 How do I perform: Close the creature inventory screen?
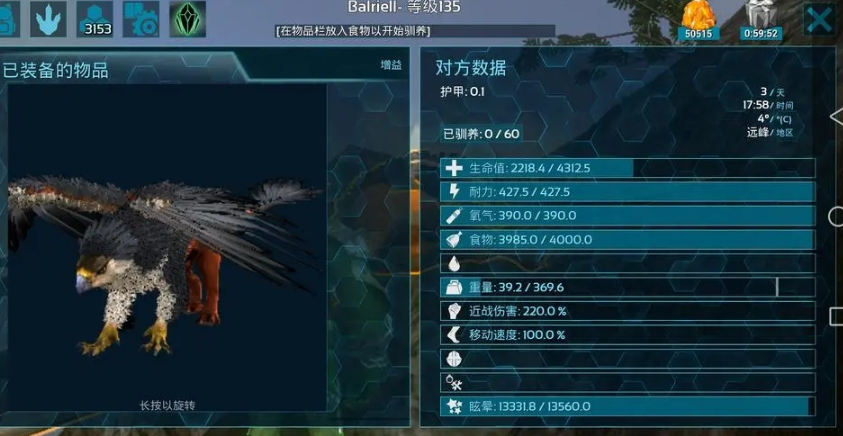click(818, 19)
